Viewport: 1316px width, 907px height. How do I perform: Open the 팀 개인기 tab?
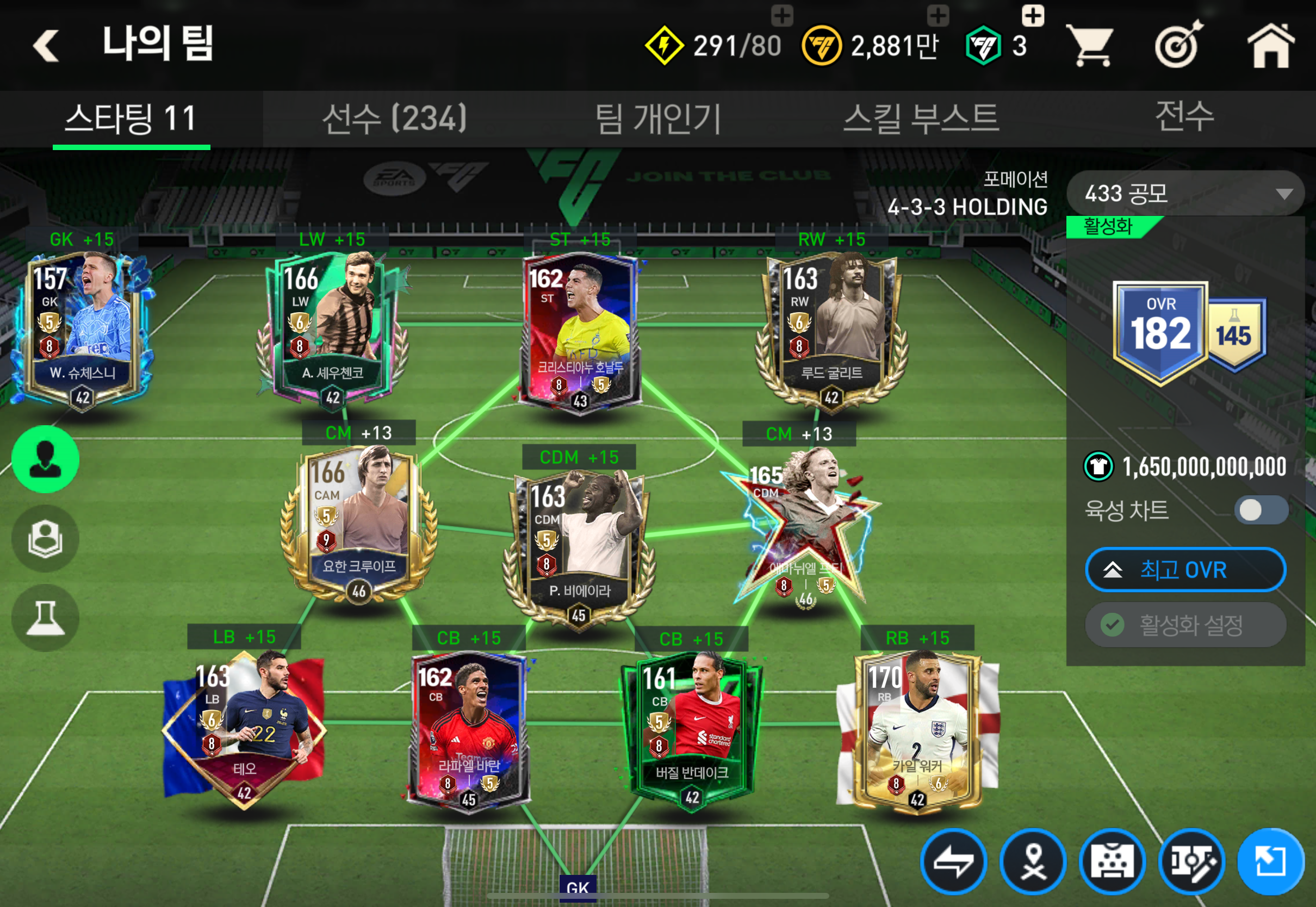click(x=658, y=118)
